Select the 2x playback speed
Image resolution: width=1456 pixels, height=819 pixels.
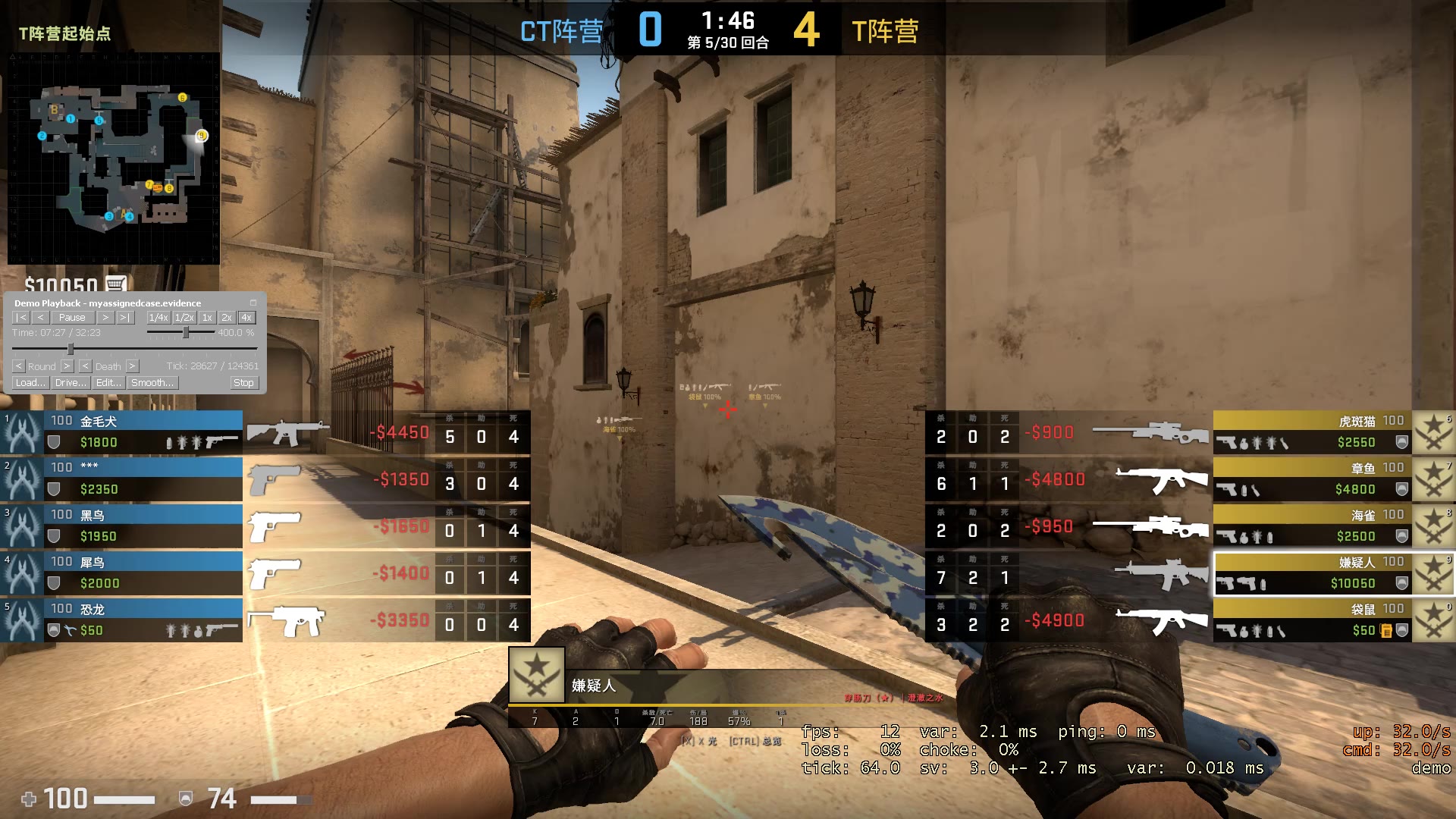225,317
